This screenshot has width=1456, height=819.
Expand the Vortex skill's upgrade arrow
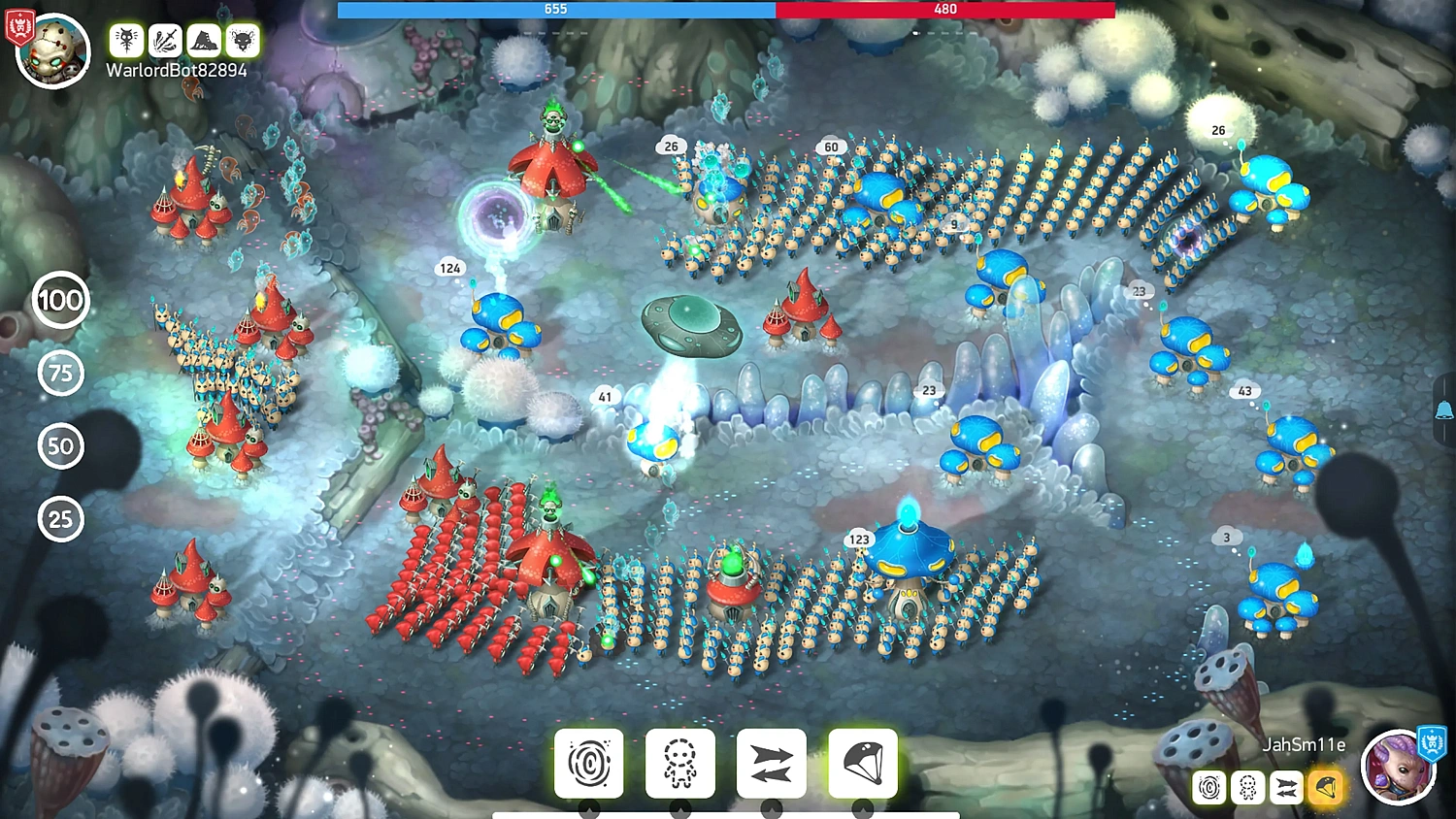(x=589, y=808)
